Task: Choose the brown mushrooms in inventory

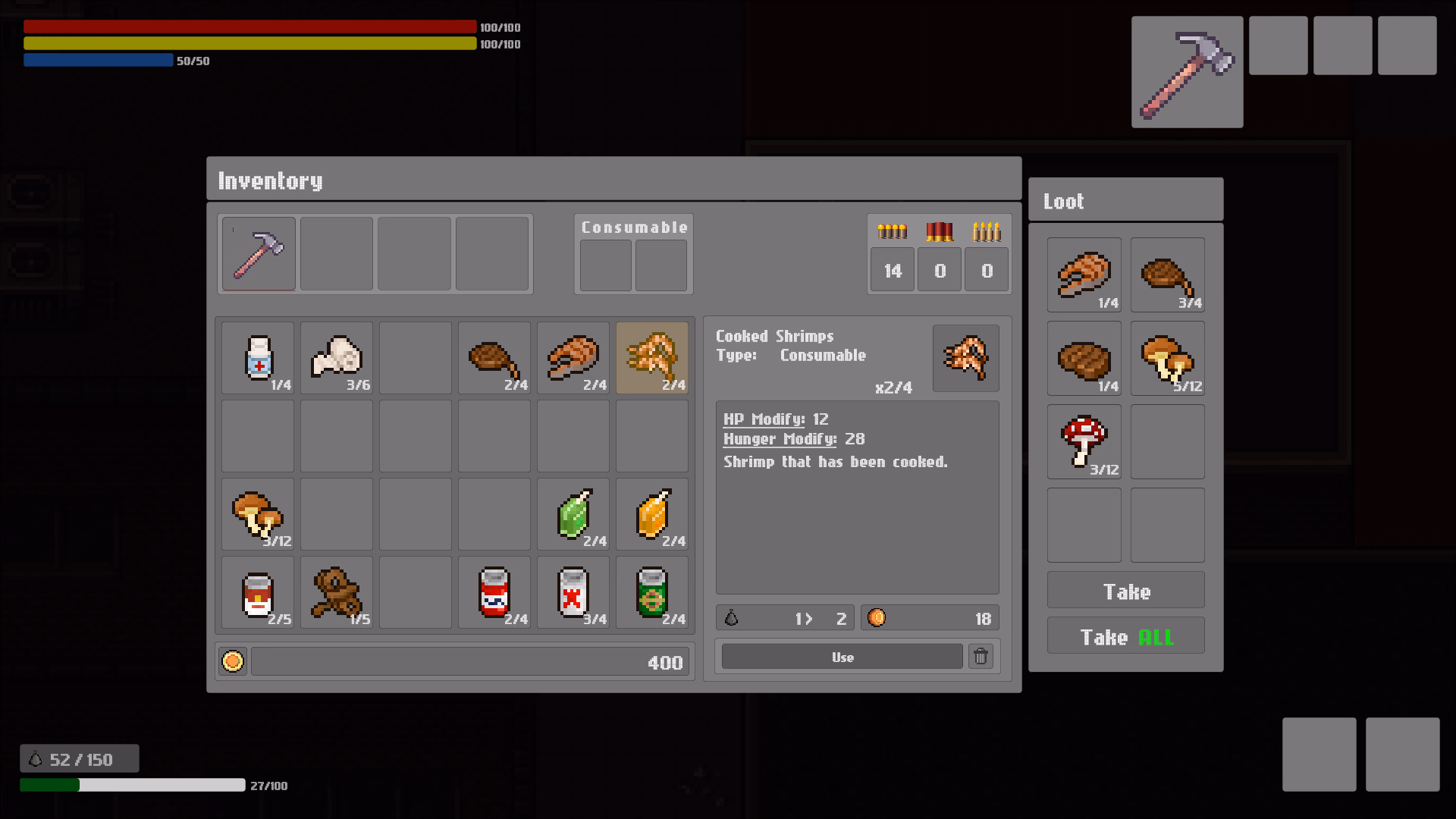Action: coord(258,515)
